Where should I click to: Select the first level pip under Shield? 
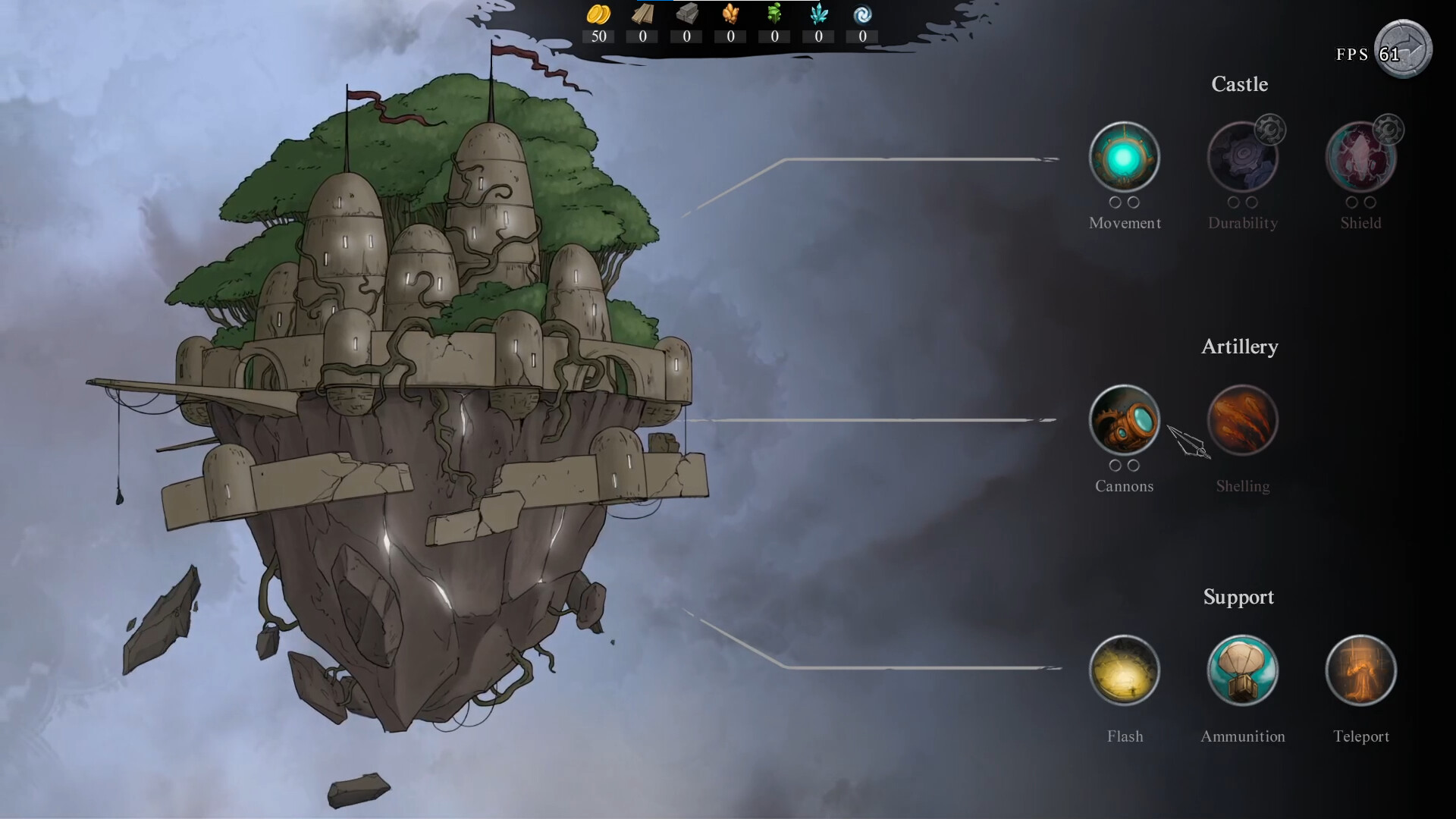(x=1352, y=202)
